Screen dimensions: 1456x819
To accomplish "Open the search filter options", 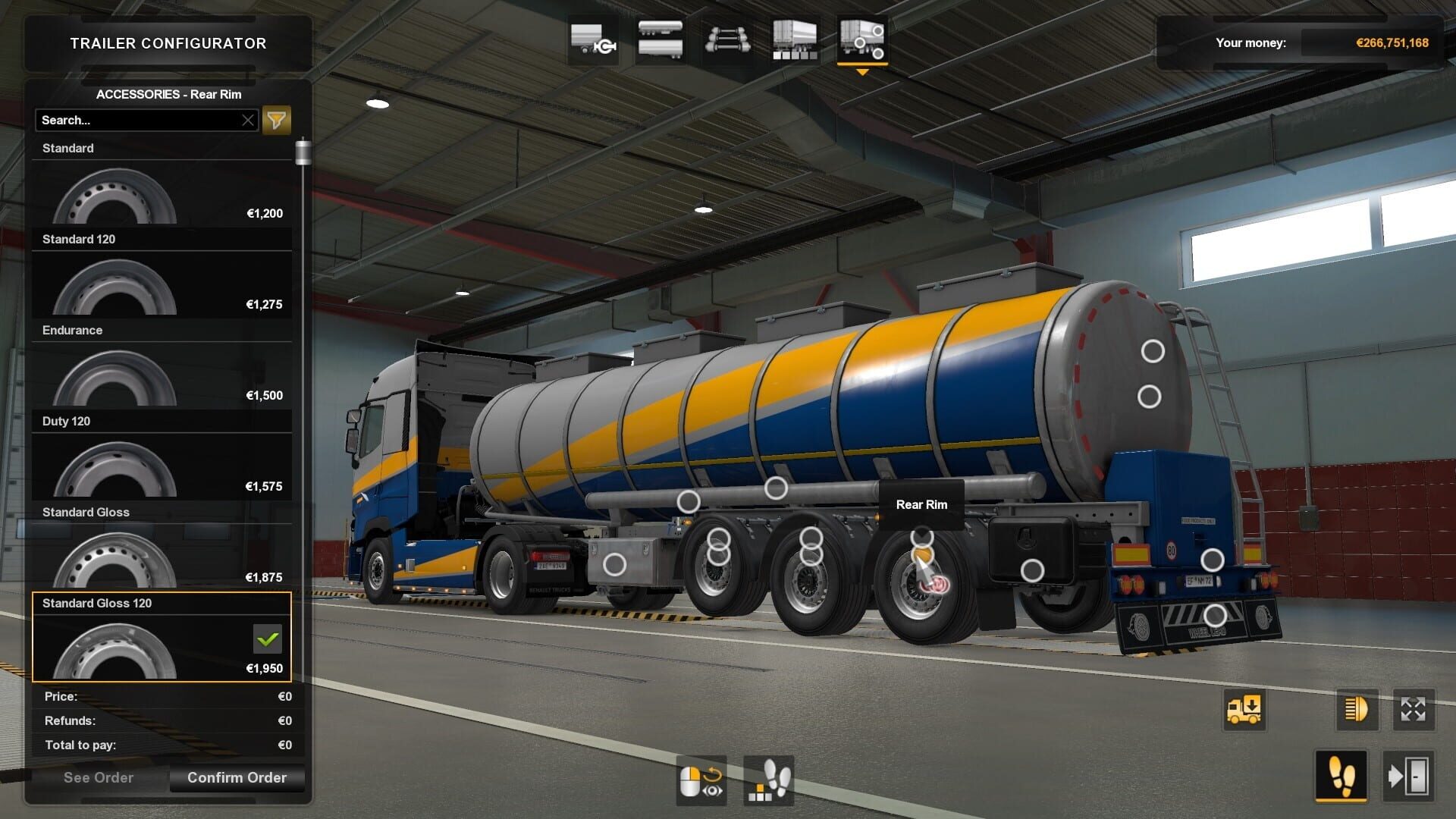I will (x=276, y=120).
